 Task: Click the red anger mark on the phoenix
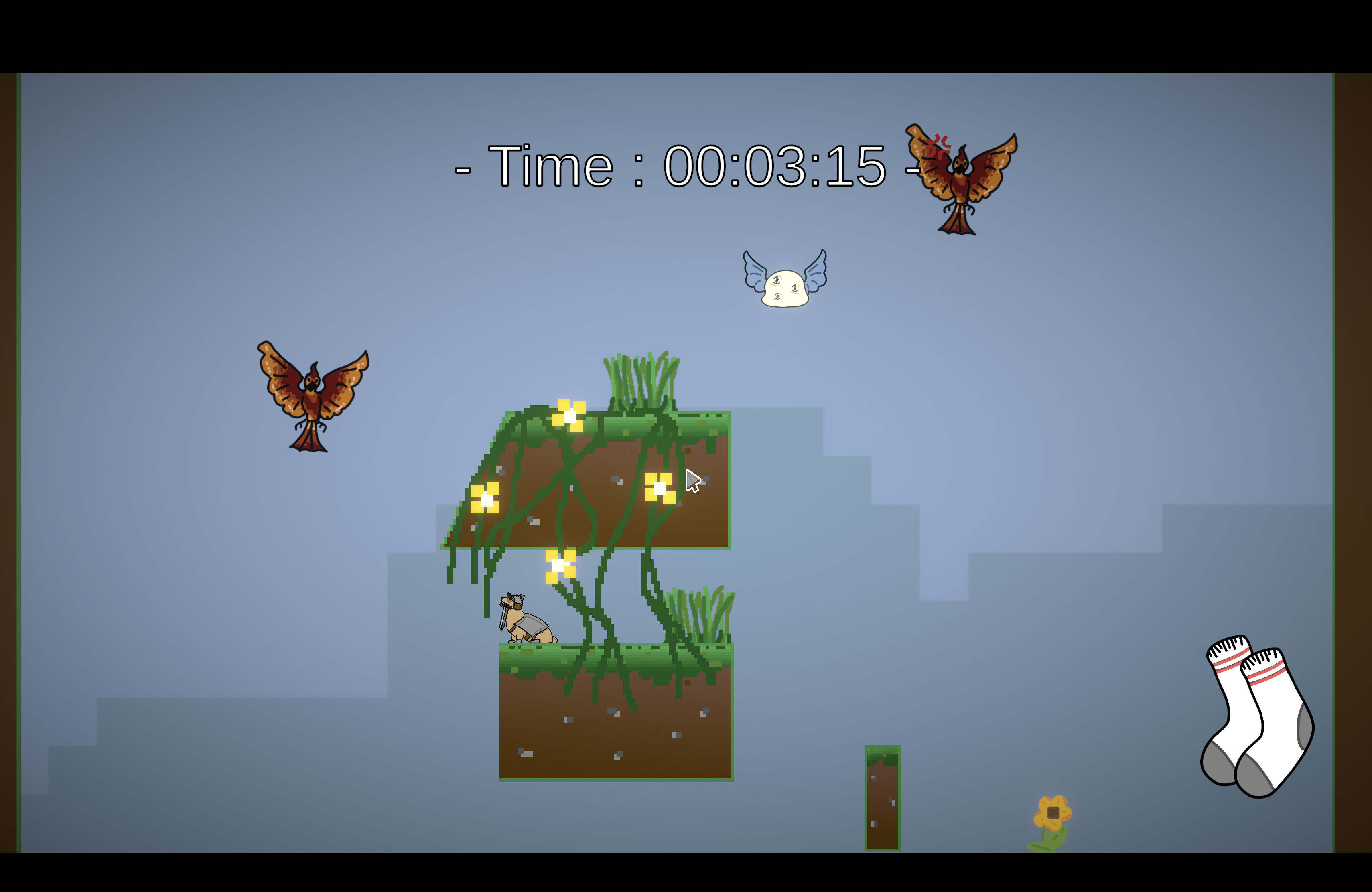938,144
